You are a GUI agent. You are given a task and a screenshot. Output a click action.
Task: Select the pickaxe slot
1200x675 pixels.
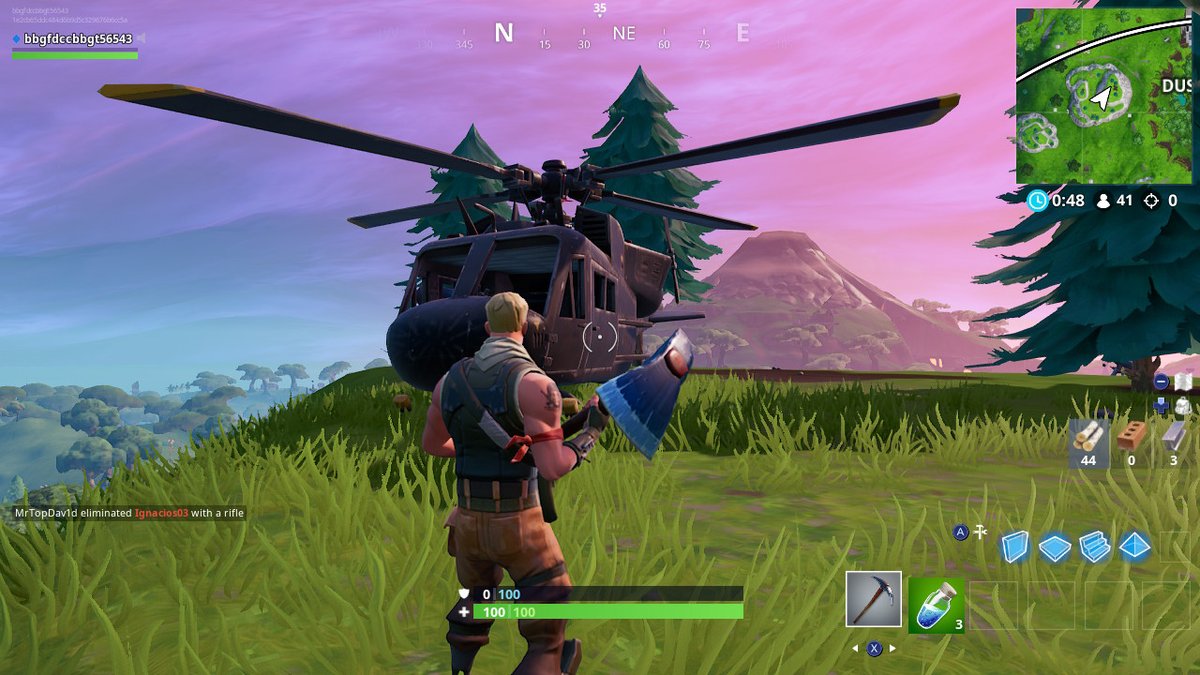pos(873,599)
